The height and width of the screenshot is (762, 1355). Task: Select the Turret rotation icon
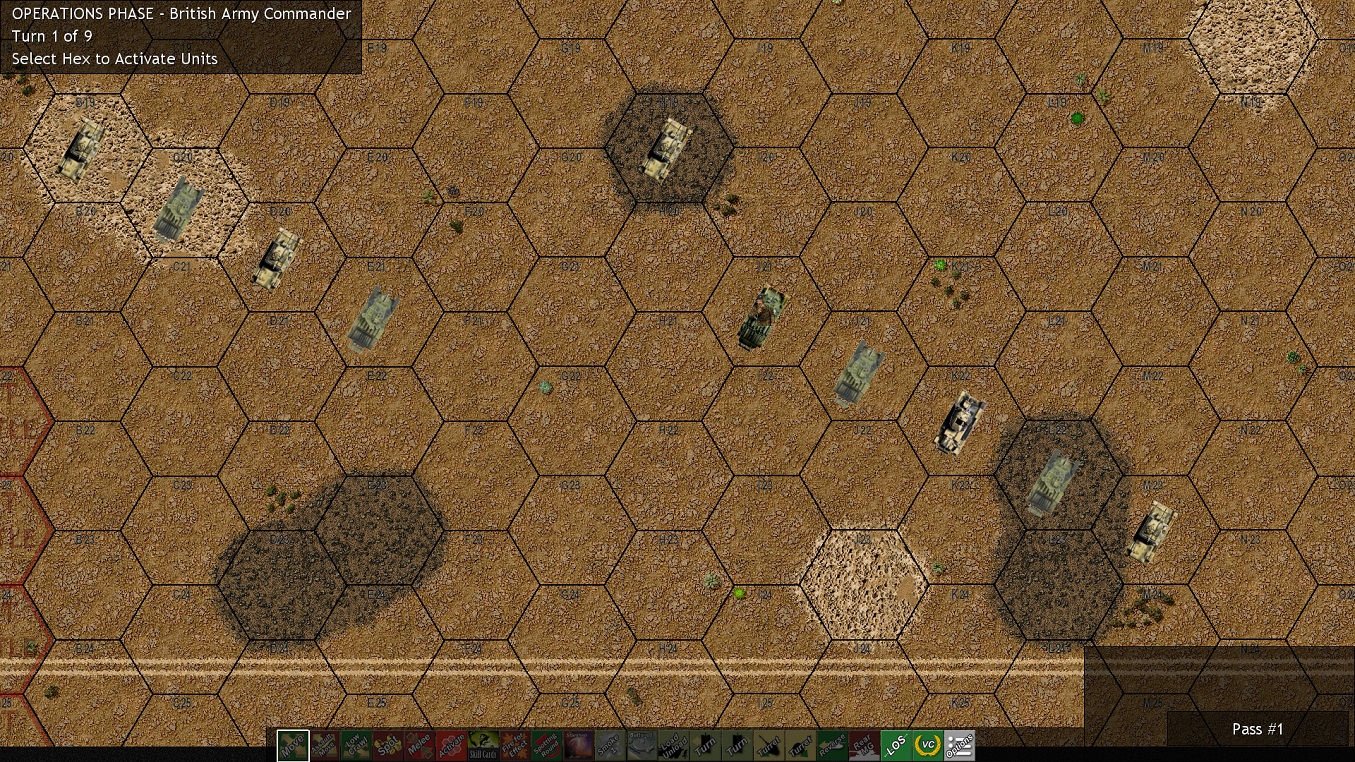[768, 746]
